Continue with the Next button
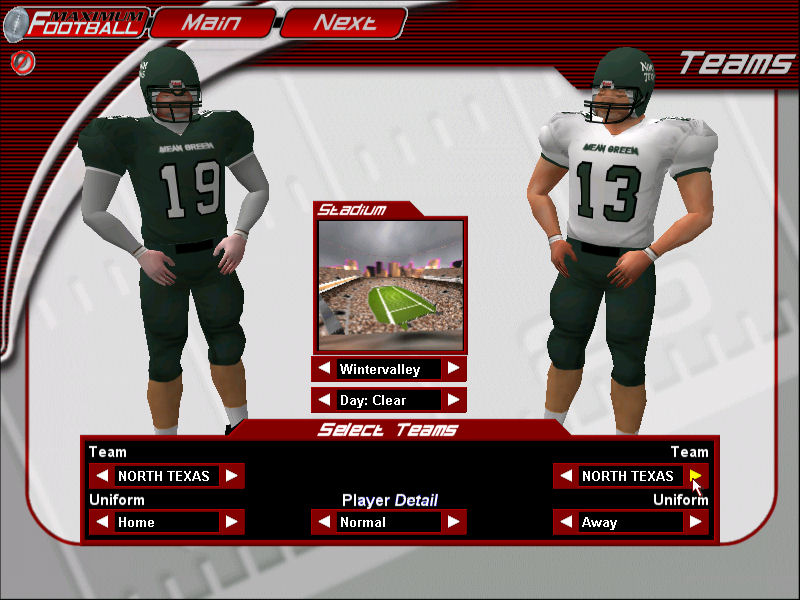 pos(344,23)
